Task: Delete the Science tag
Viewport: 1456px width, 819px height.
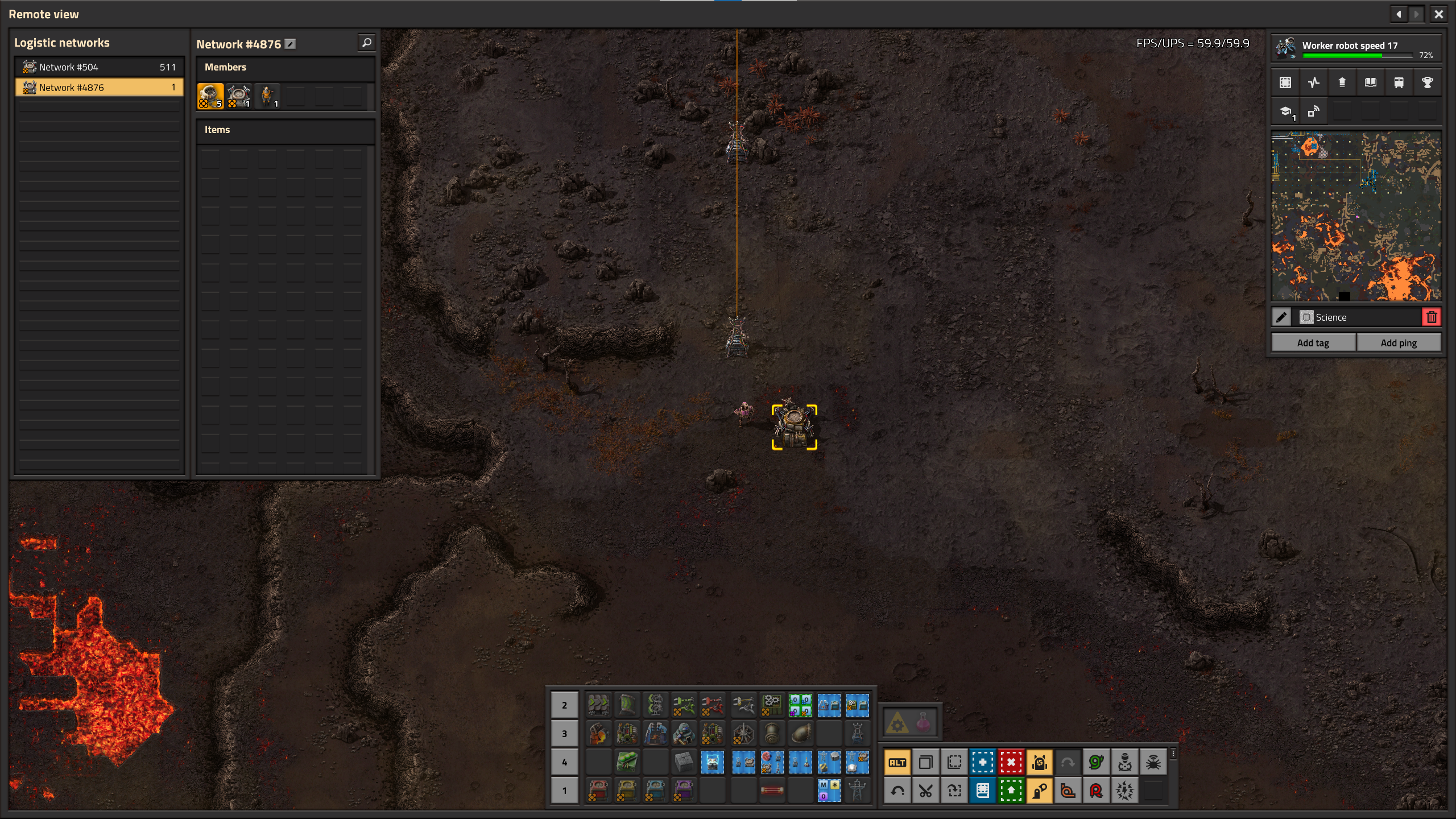Action: [1432, 317]
